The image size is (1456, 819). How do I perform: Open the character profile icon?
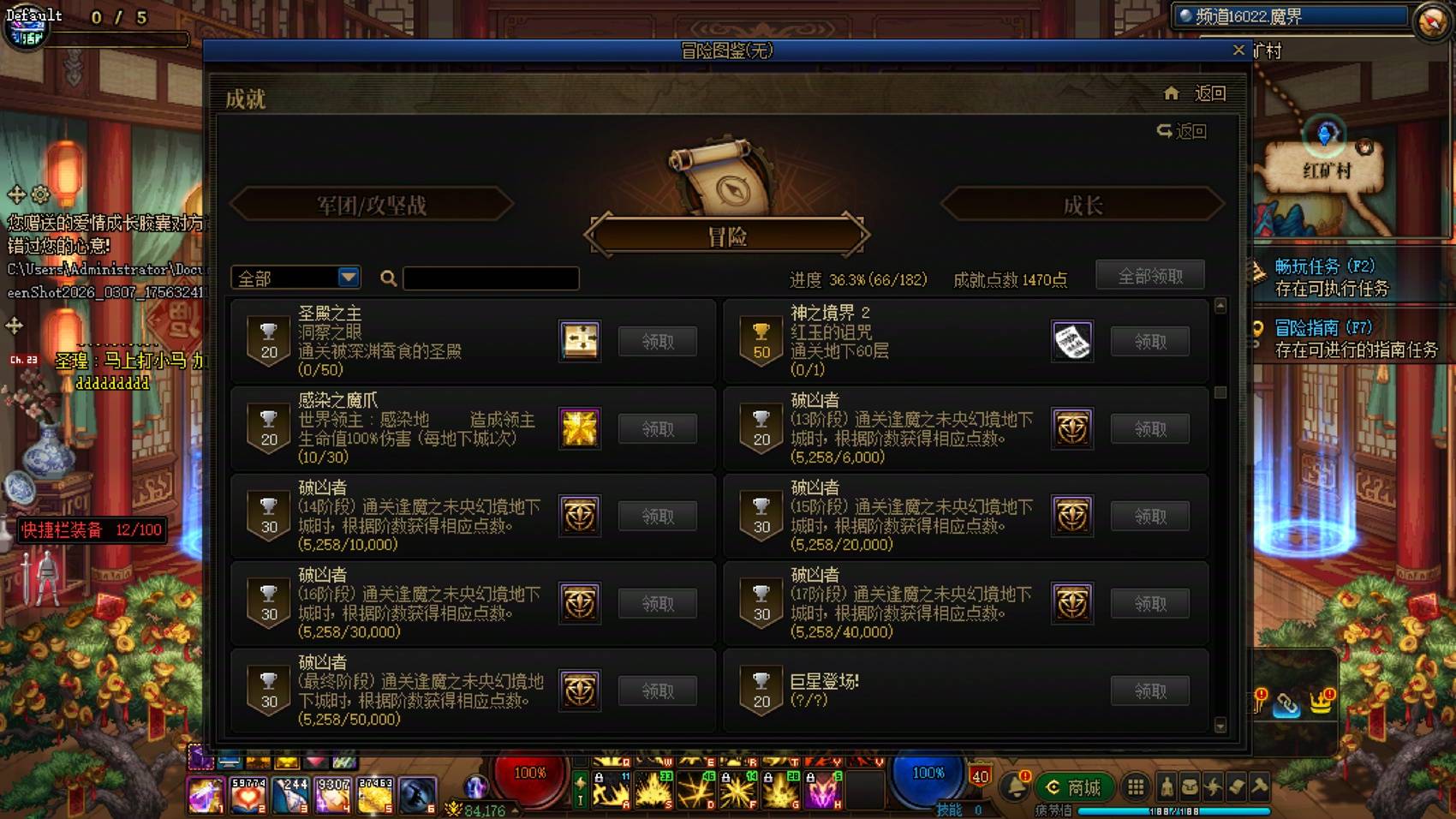[x=1167, y=786]
